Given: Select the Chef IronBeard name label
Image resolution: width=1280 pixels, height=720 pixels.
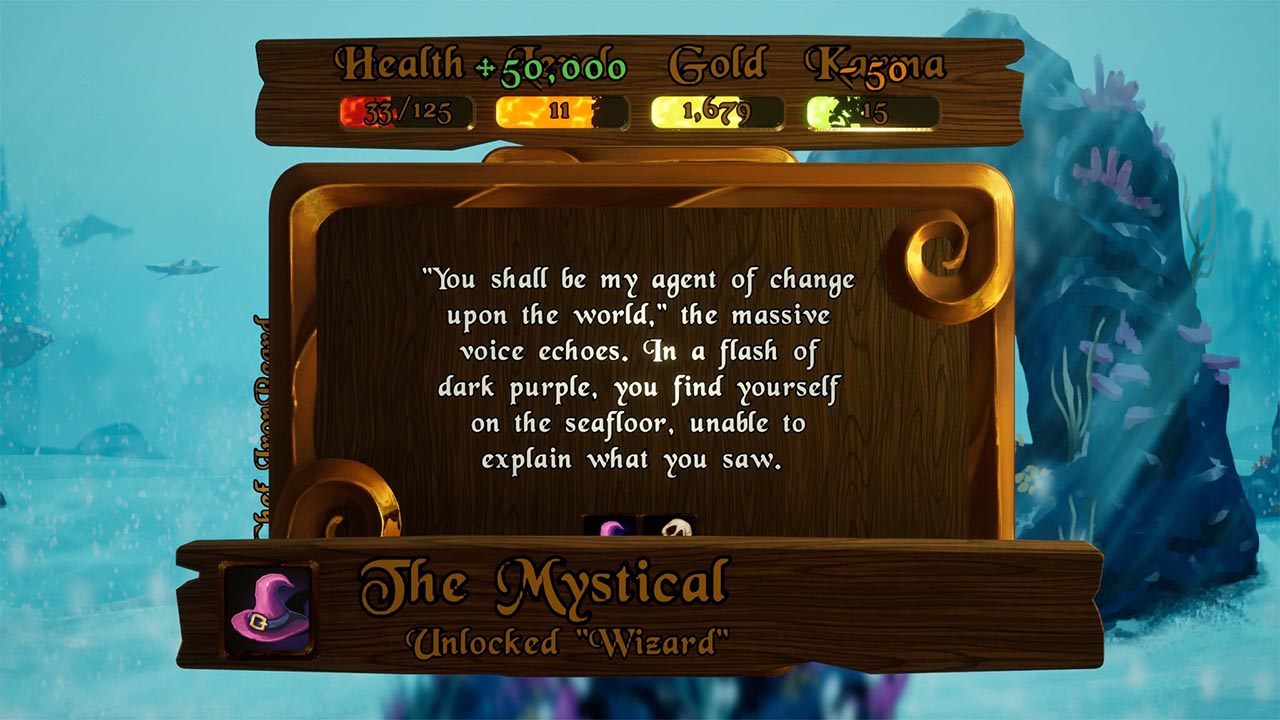Looking at the screenshot, I should point(260,420).
